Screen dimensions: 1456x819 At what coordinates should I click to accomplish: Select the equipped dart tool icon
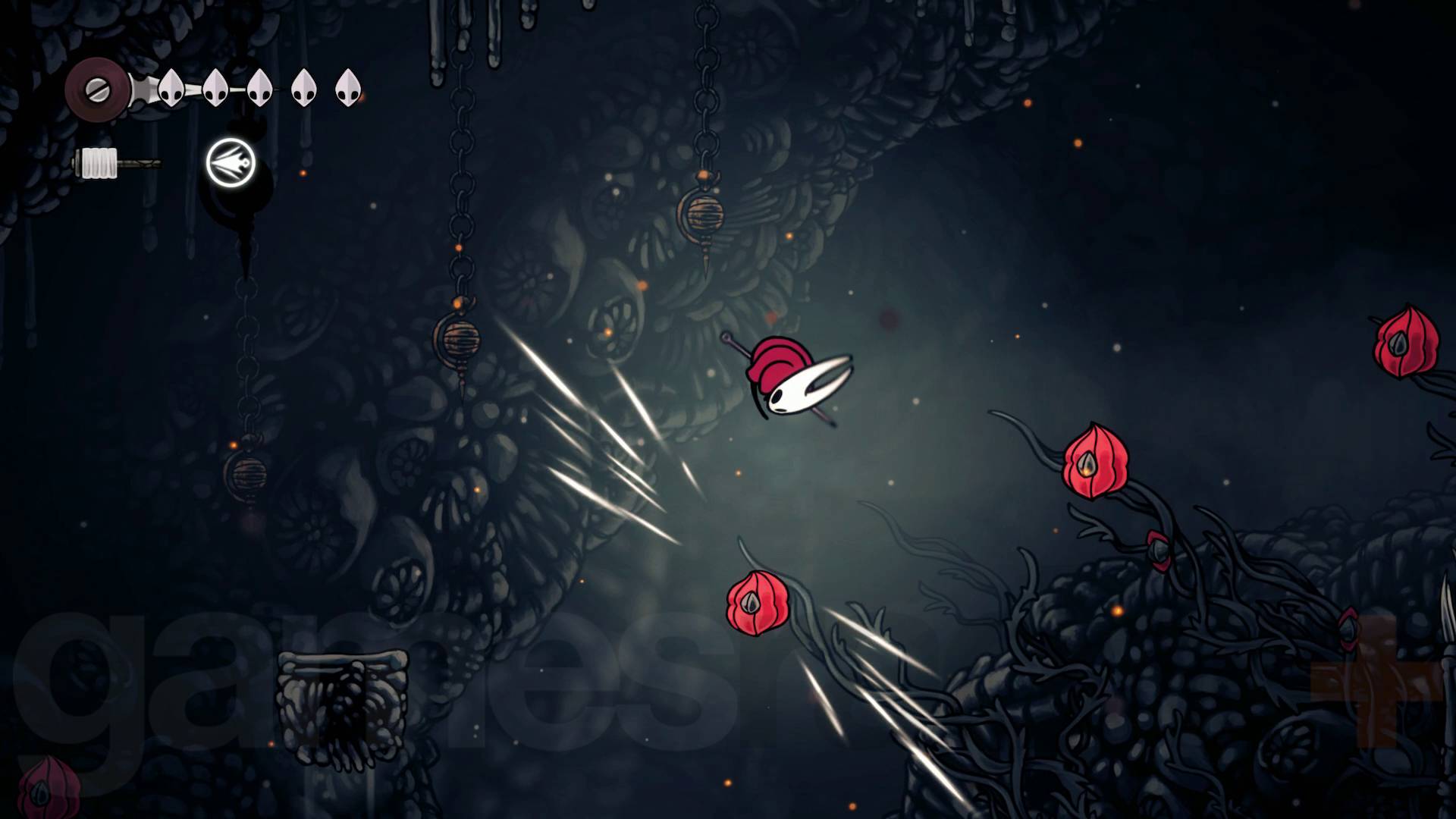coord(231,162)
